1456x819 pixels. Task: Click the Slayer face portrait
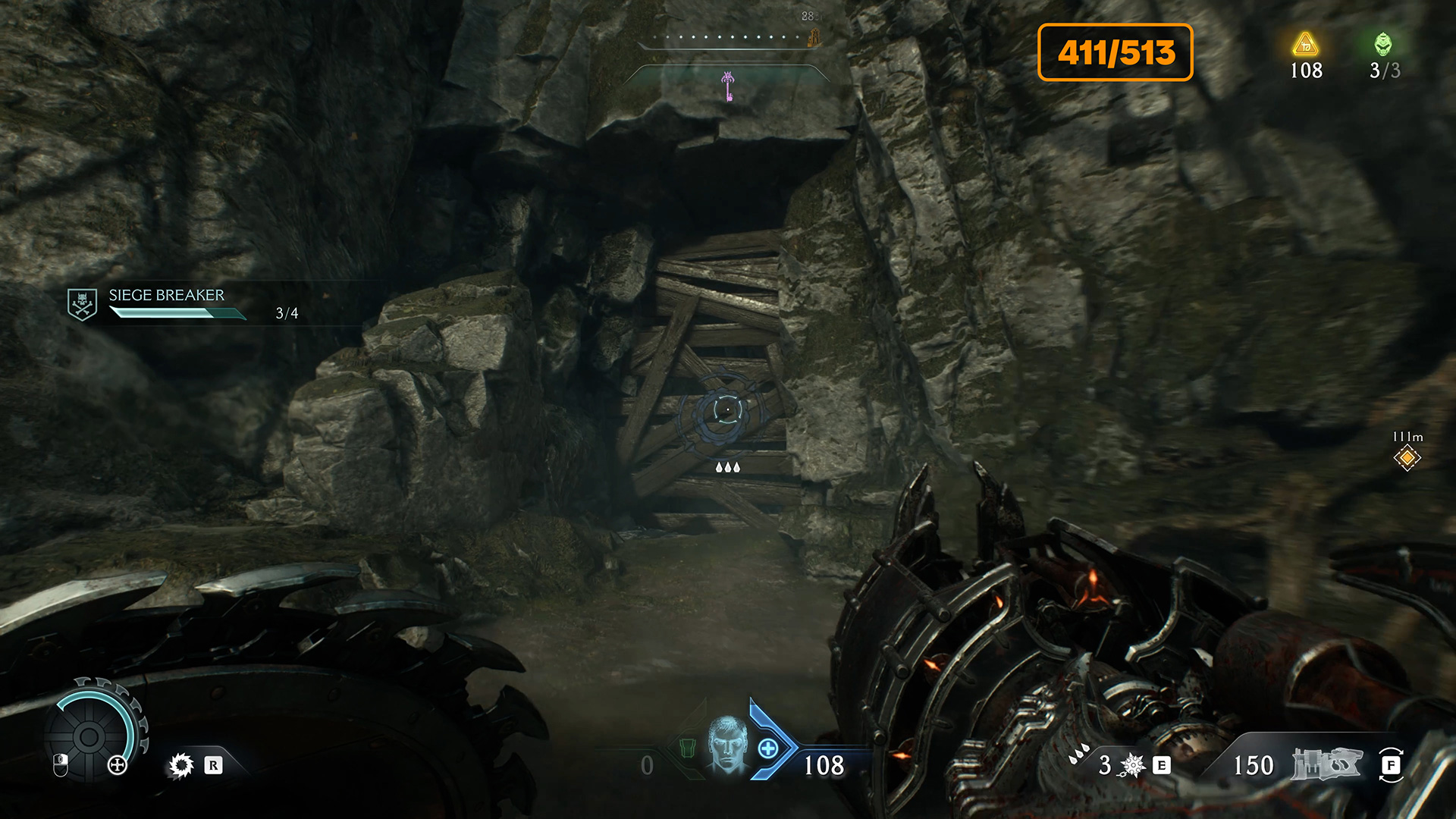click(727, 745)
